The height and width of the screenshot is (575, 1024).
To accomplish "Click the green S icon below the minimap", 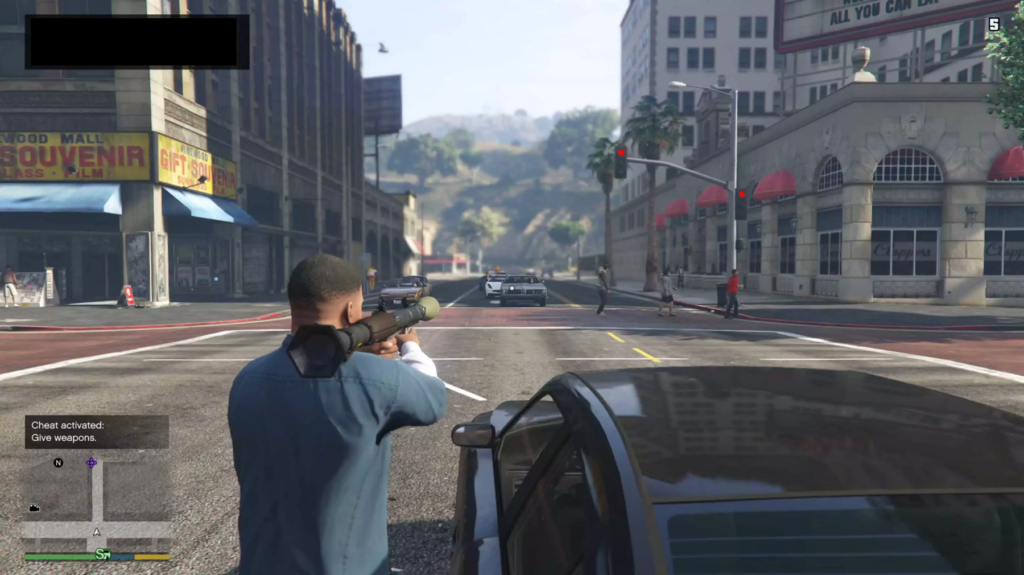I will 102,554.
